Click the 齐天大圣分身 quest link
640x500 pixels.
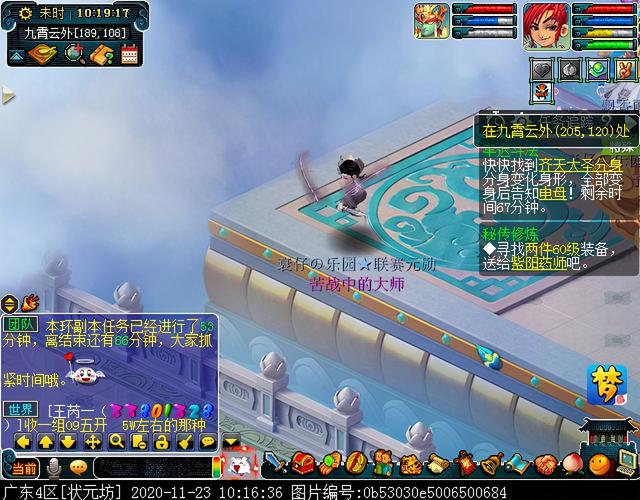point(578,165)
